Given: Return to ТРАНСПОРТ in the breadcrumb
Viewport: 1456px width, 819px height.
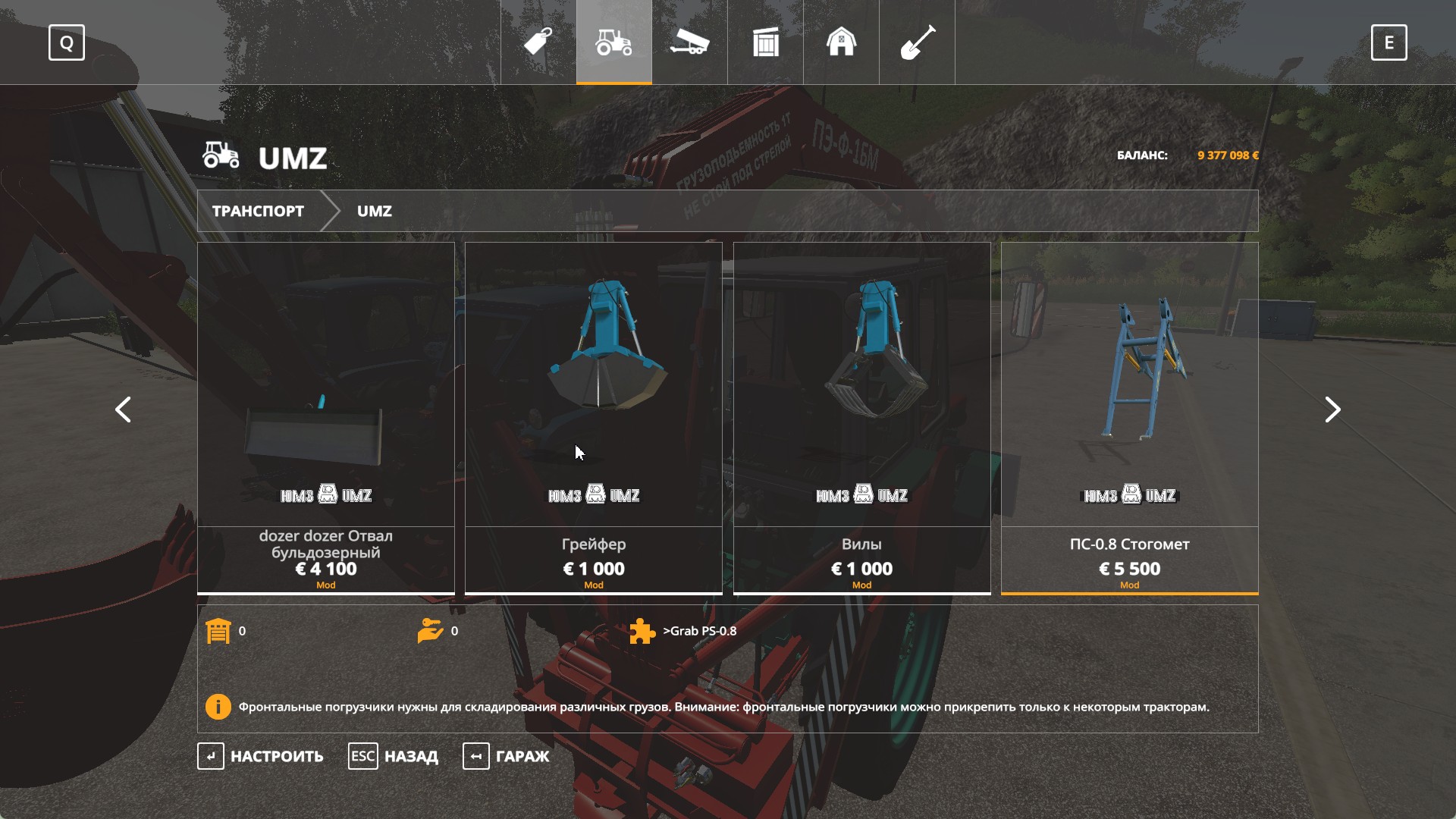Looking at the screenshot, I should (258, 211).
